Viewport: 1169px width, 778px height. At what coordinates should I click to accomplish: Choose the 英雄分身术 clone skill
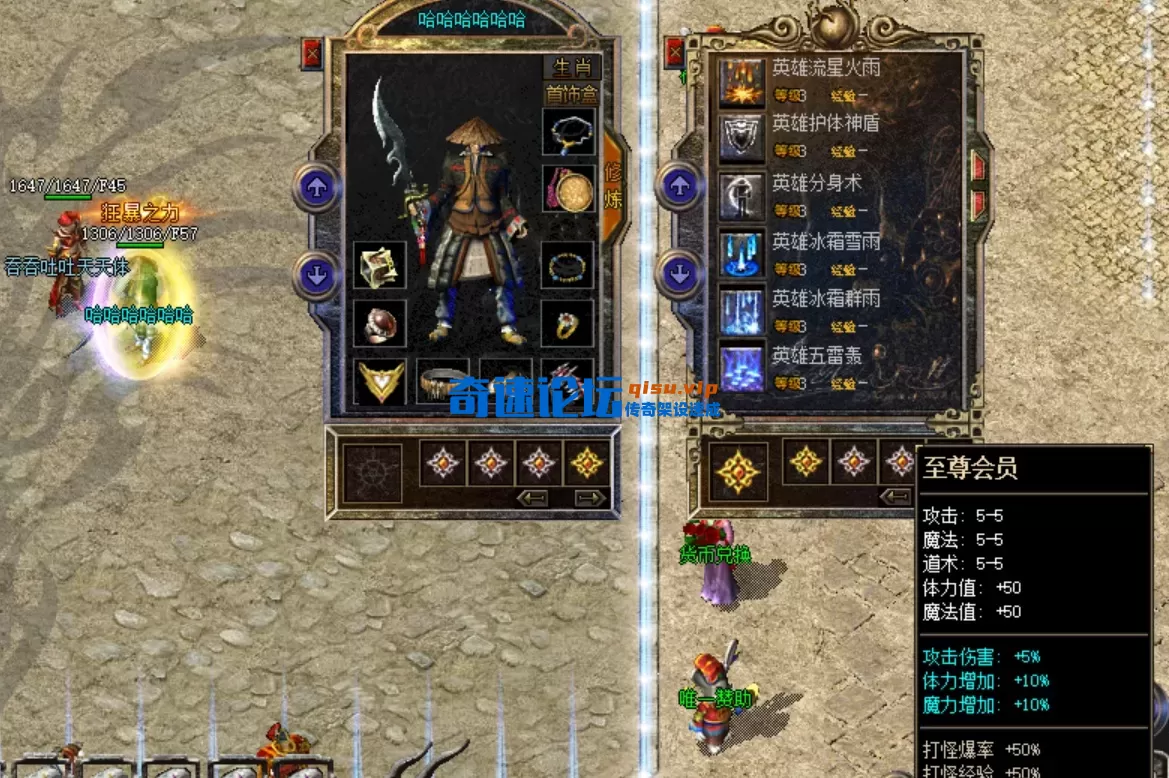tap(742, 196)
